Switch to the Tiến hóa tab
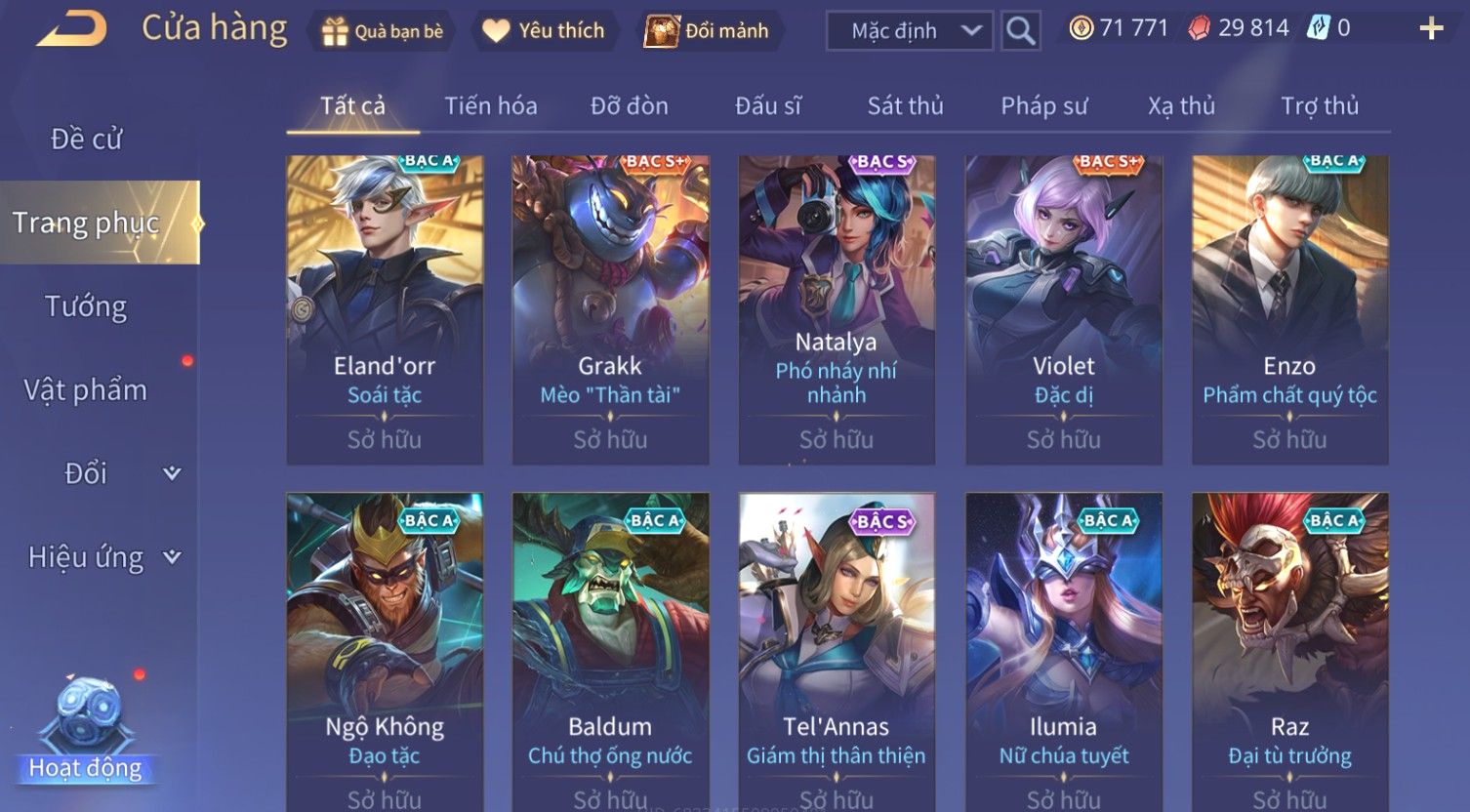Screen dimensions: 1470x812 (491, 105)
